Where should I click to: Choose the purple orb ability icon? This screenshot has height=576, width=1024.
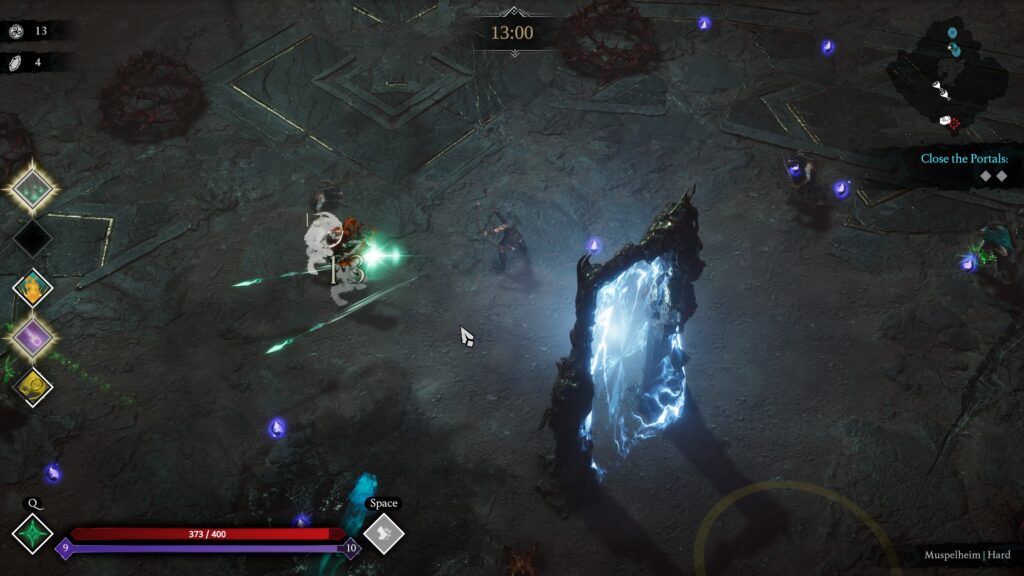point(33,337)
